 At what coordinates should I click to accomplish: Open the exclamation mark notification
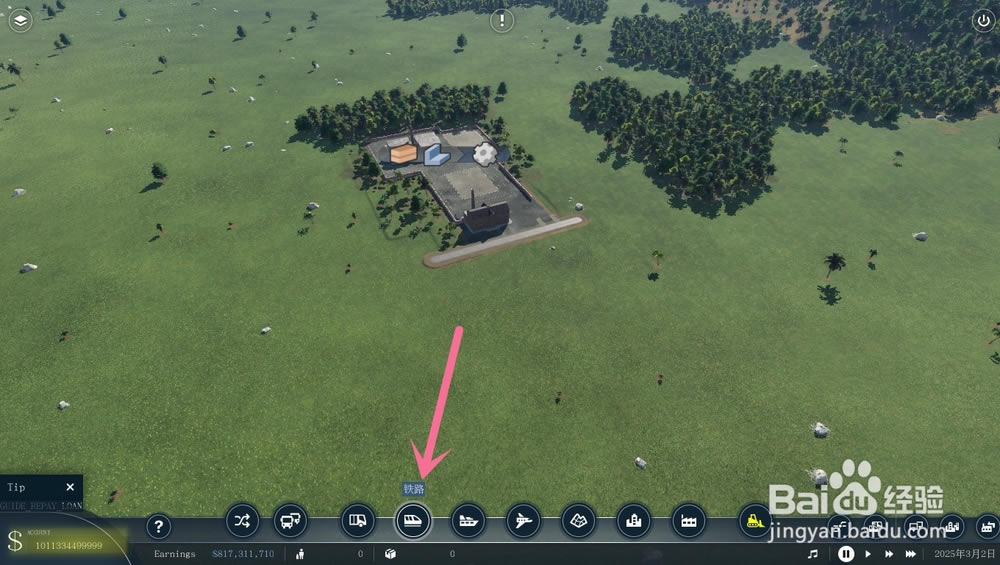501,19
